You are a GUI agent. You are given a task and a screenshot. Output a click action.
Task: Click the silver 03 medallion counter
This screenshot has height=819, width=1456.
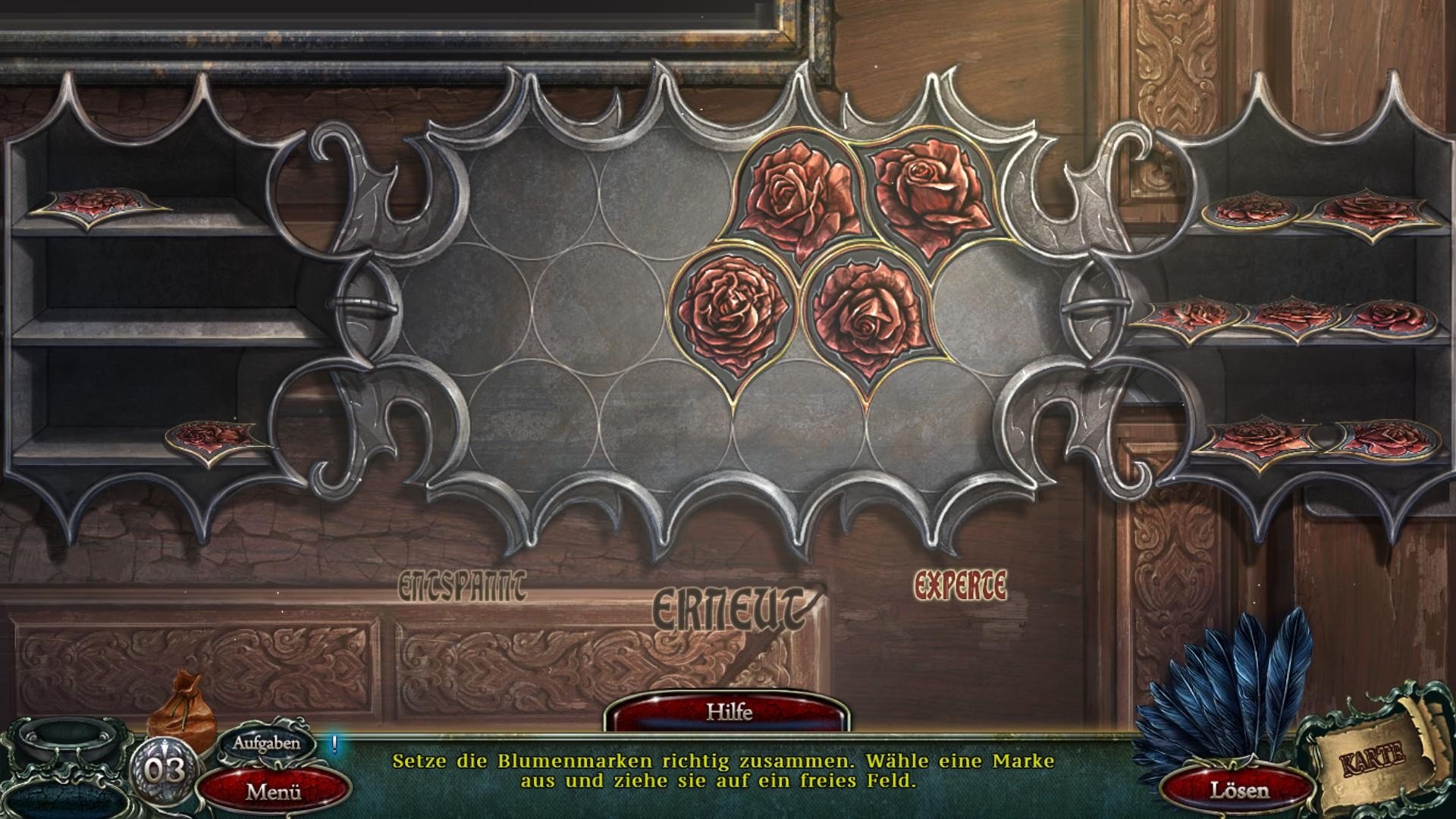(165, 771)
